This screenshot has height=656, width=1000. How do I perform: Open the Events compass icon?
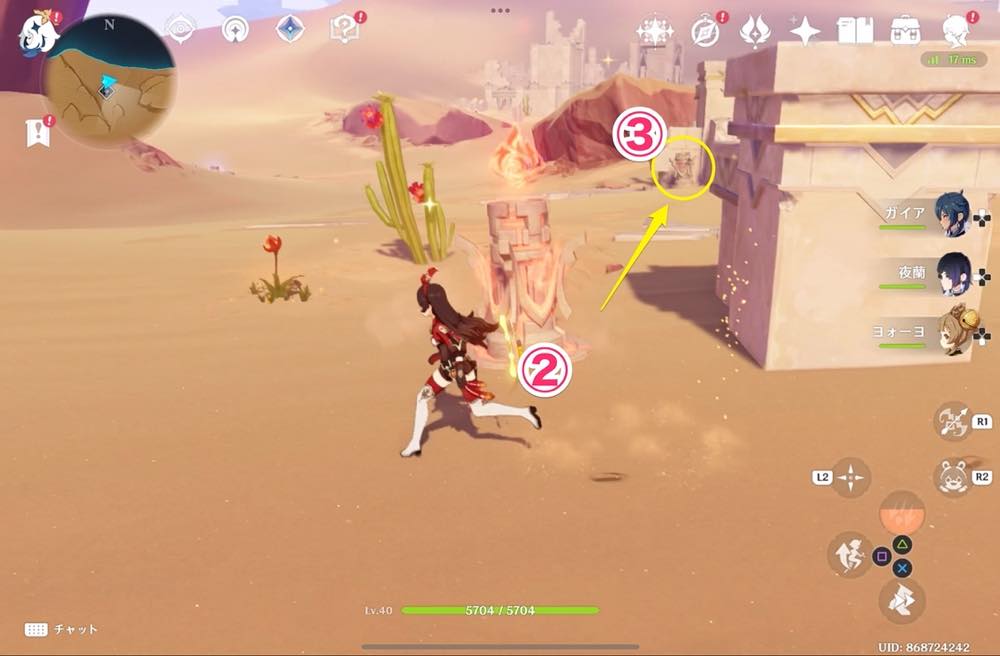click(x=706, y=32)
